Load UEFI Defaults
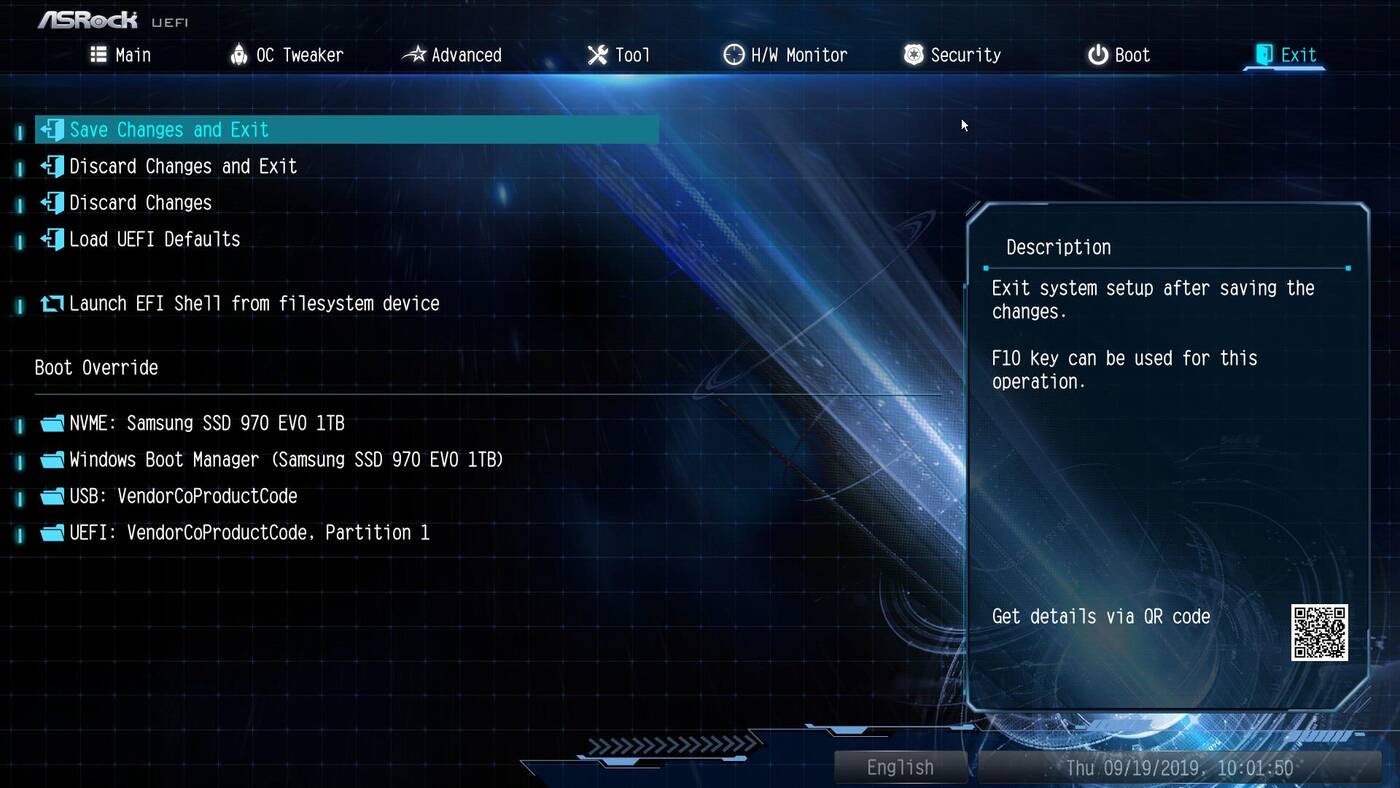The height and width of the screenshot is (788, 1400). (154, 239)
